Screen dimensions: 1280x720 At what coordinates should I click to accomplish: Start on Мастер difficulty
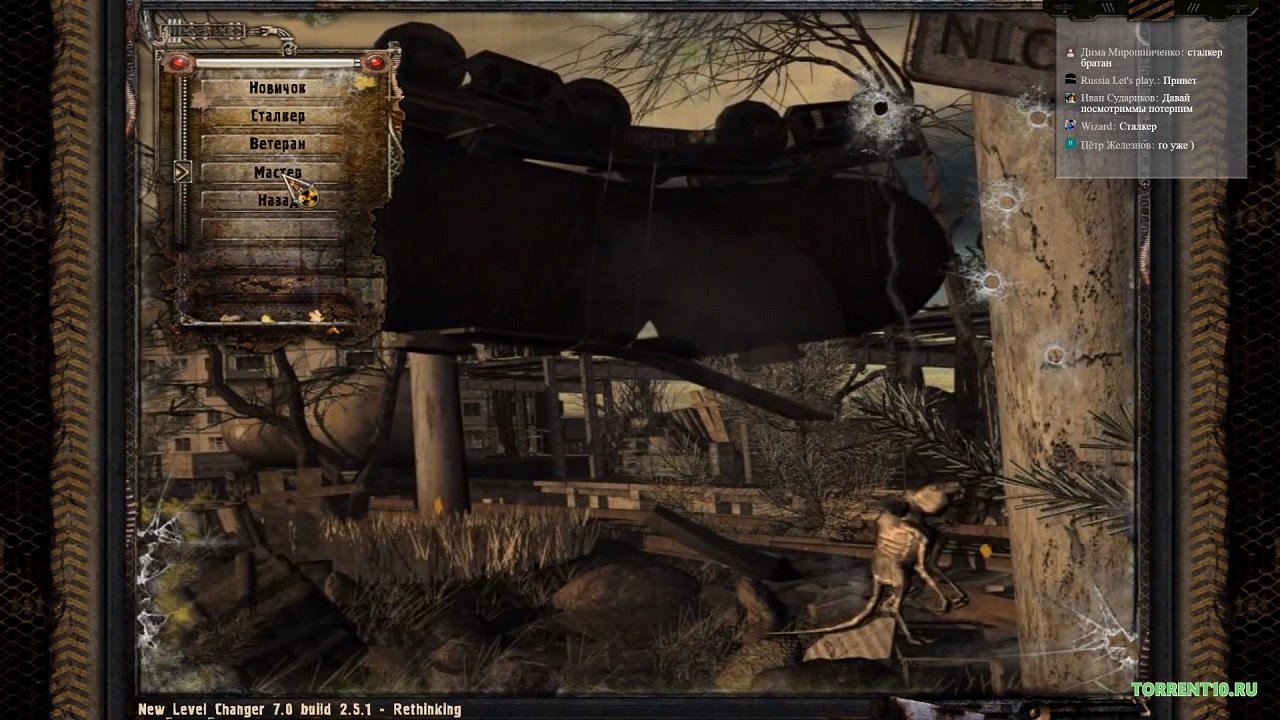click(x=277, y=172)
